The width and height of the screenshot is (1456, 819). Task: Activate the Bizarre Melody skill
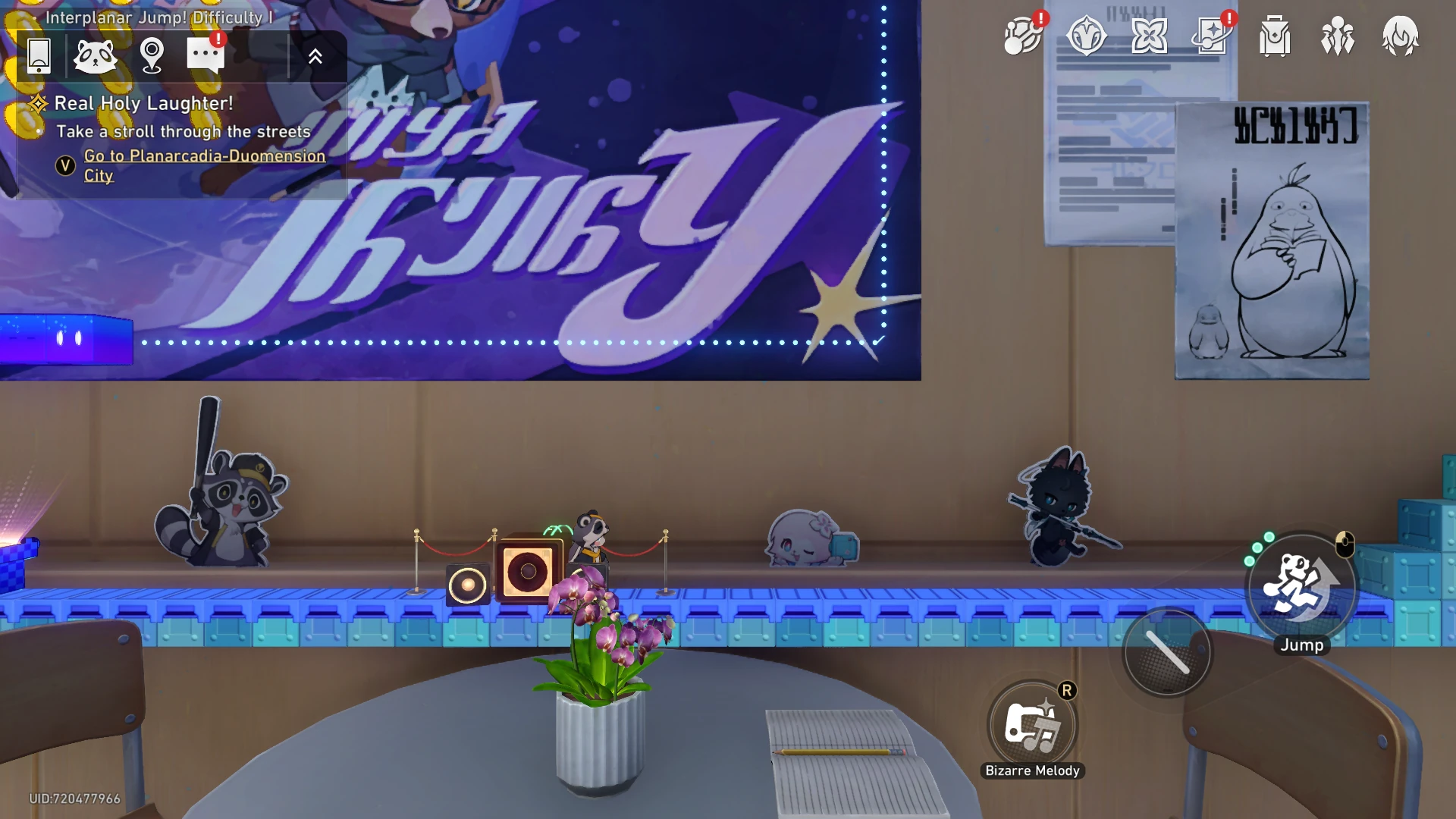(x=1032, y=725)
